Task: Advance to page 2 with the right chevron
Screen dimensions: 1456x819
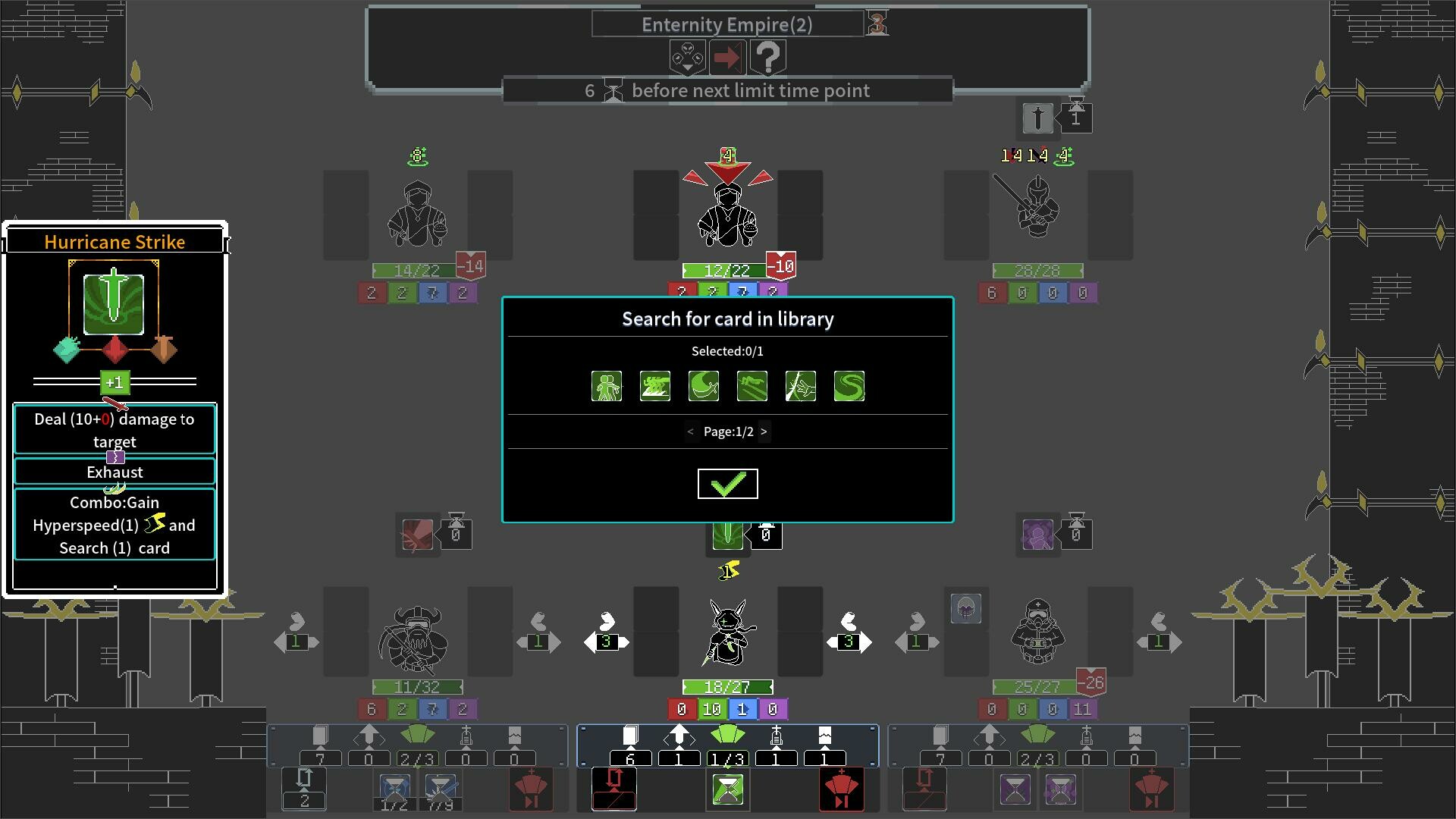Action: click(x=764, y=431)
